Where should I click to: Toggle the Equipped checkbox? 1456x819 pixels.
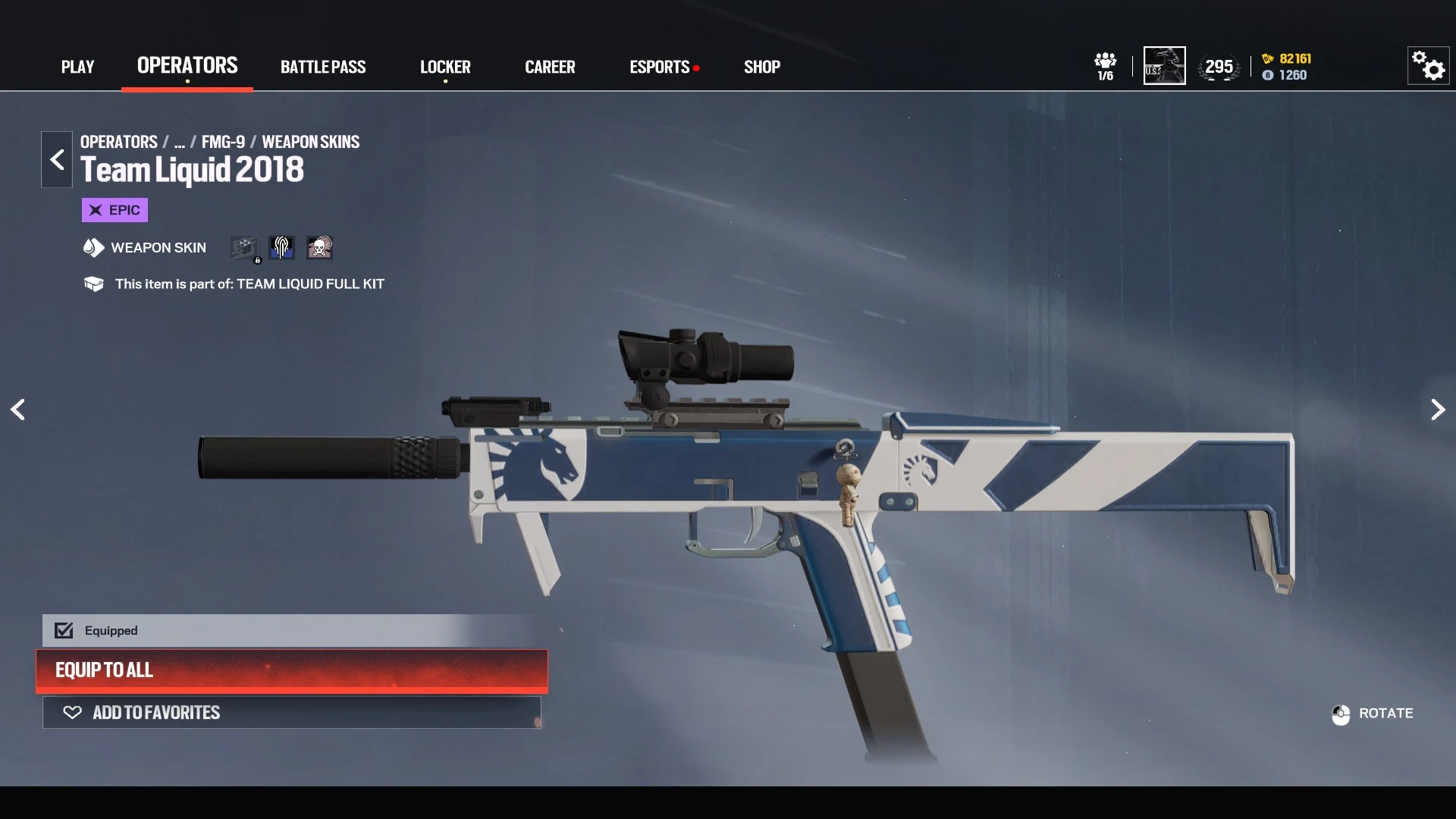(x=64, y=630)
